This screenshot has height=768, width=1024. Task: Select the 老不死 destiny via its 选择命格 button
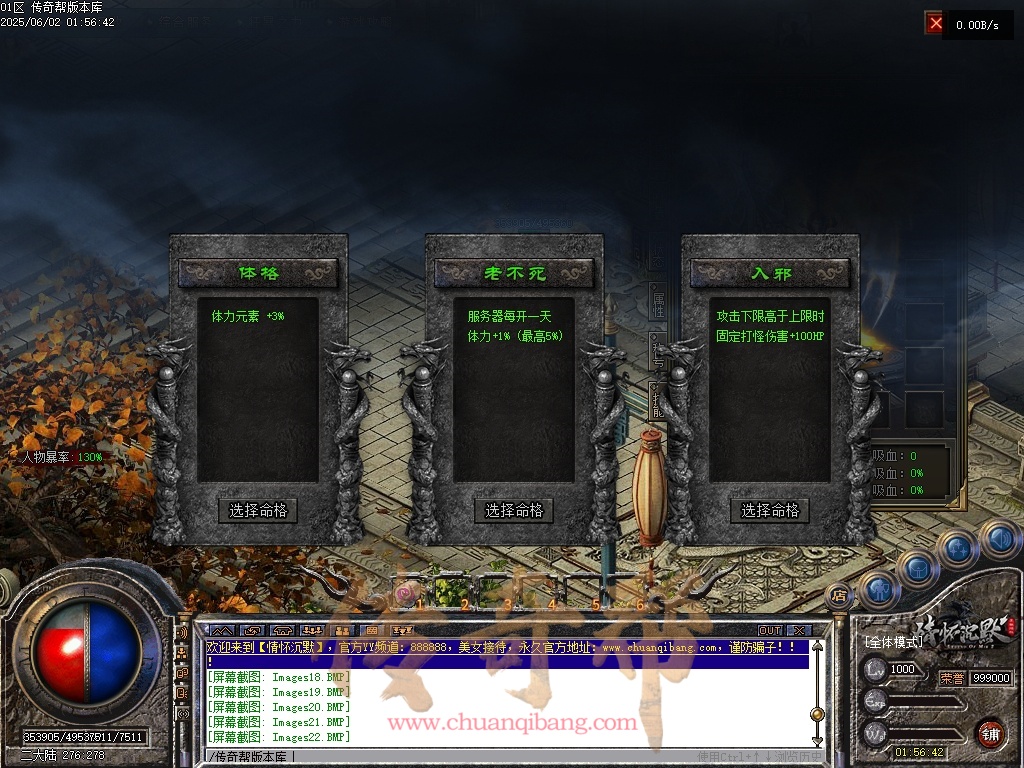pos(514,510)
